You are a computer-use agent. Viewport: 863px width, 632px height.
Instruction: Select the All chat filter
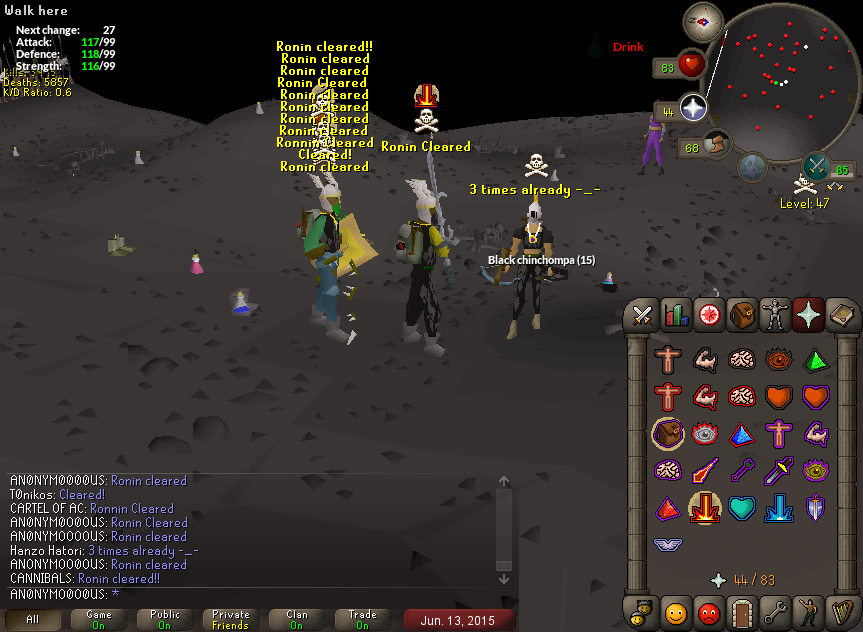point(33,619)
